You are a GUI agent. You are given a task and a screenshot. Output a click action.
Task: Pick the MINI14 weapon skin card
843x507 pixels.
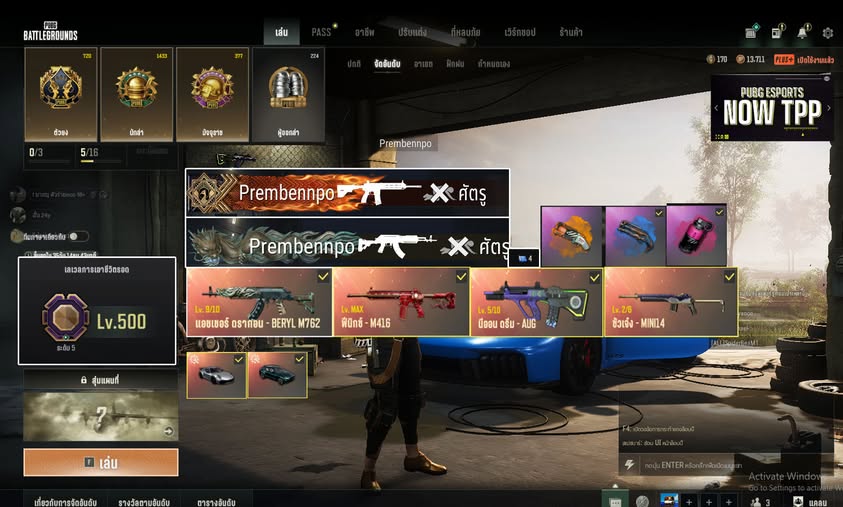[670, 301]
